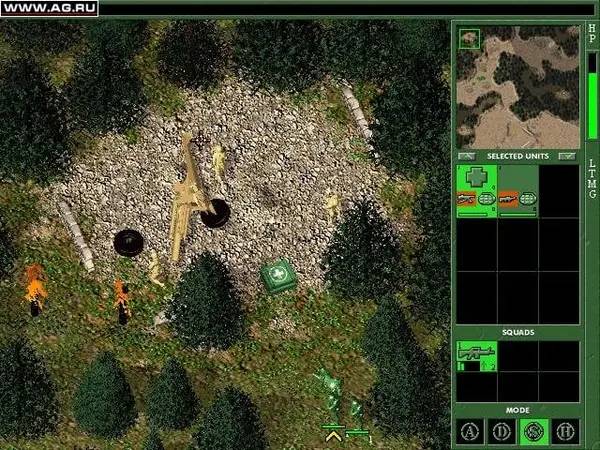Click the small button right of Selected Units
The height and width of the screenshot is (450, 600).
coord(568,156)
